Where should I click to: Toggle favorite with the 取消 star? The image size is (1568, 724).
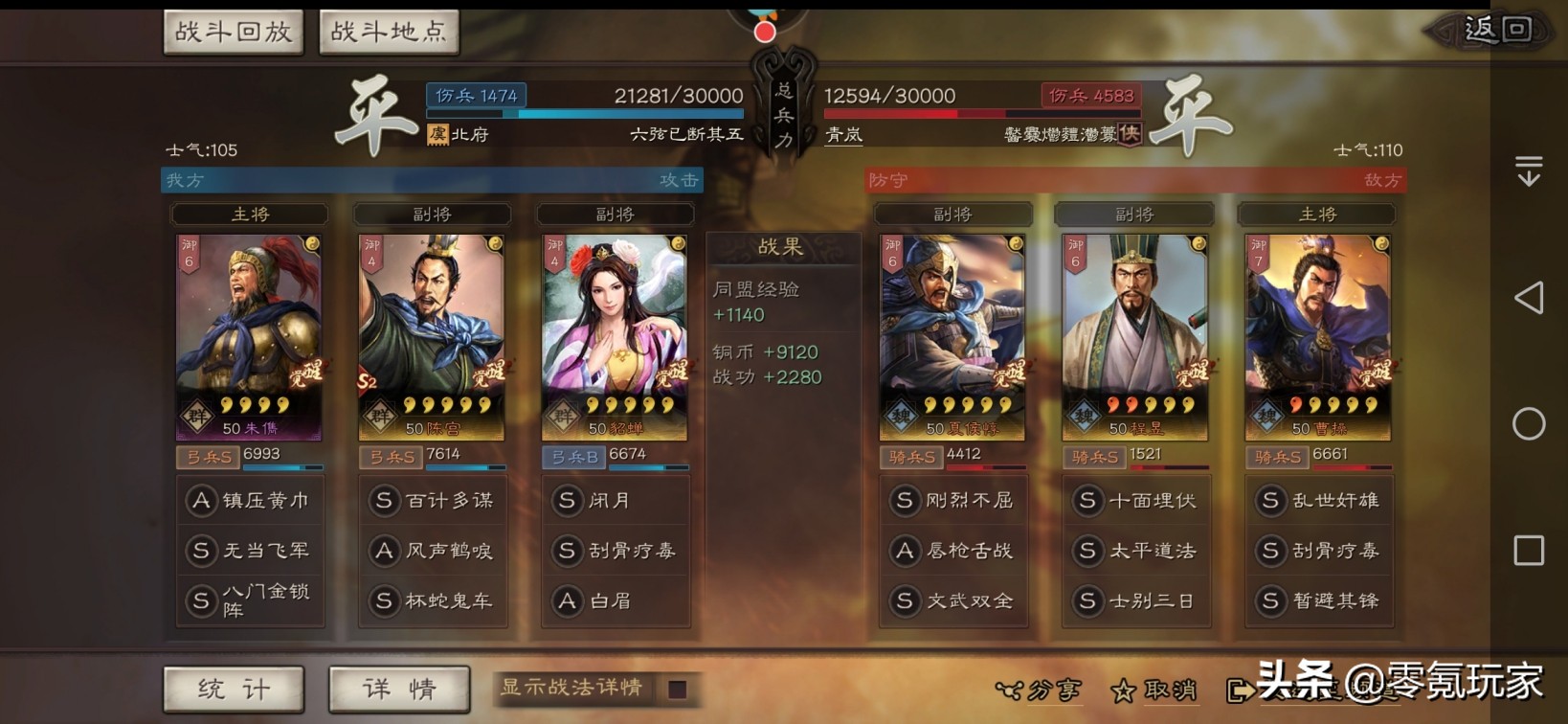click(1125, 691)
